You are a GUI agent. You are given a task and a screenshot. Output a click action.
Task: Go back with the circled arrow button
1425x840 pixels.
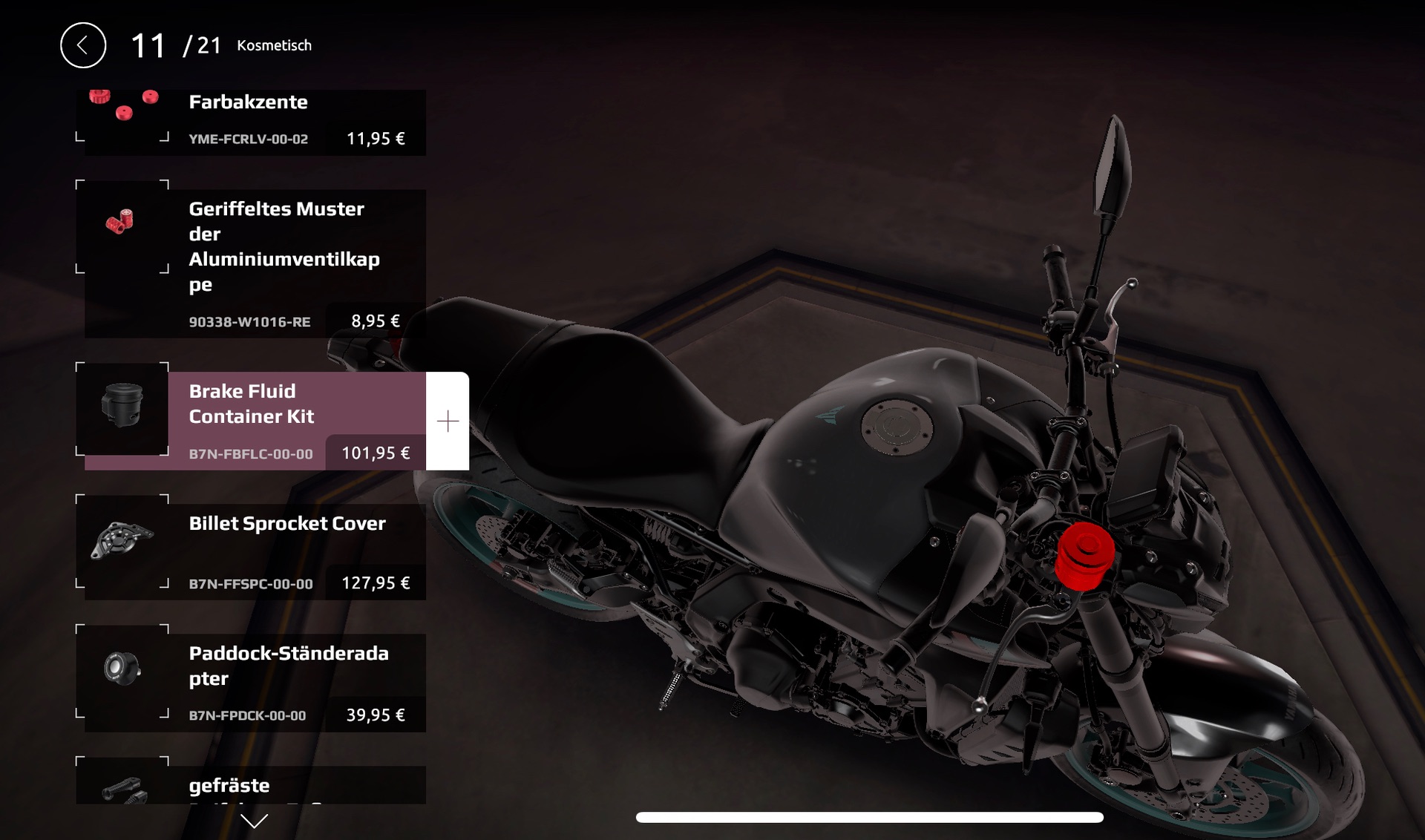[x=83, y=45]
